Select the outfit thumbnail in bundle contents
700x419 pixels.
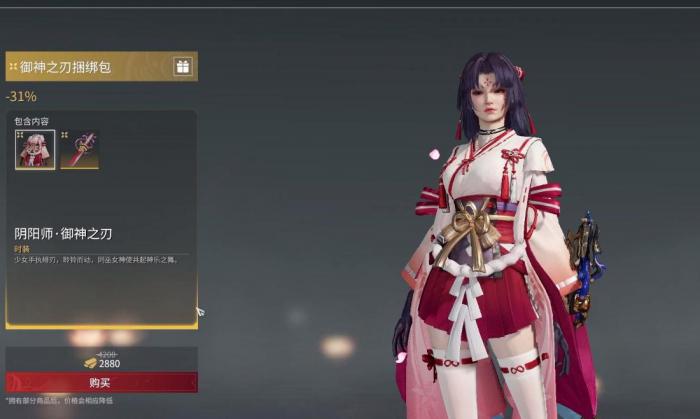[x=35, y=149]
